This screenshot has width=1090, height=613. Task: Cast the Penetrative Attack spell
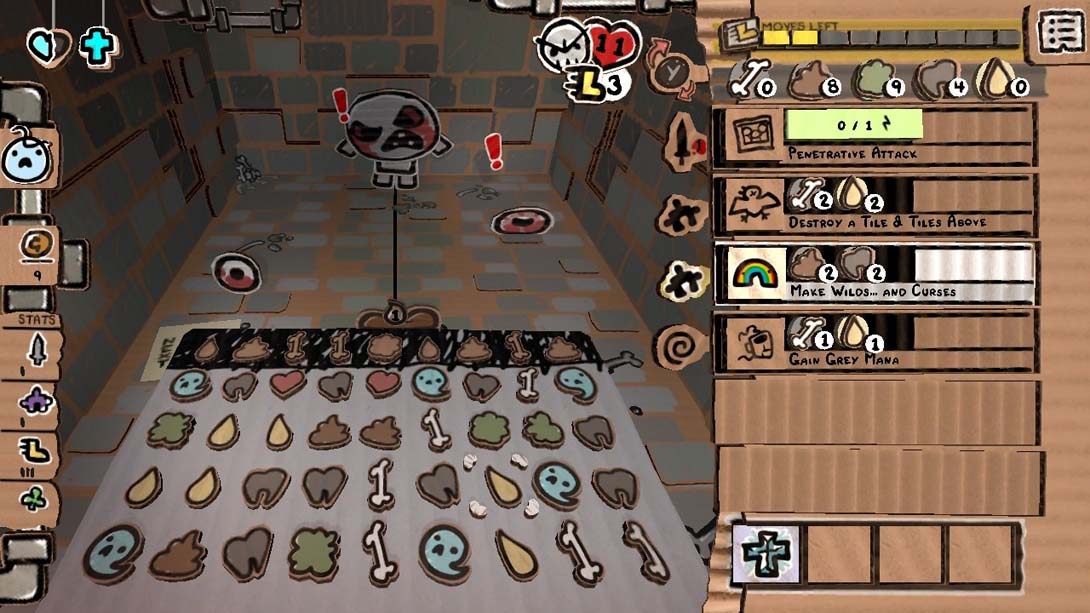[x=872, y=136]
